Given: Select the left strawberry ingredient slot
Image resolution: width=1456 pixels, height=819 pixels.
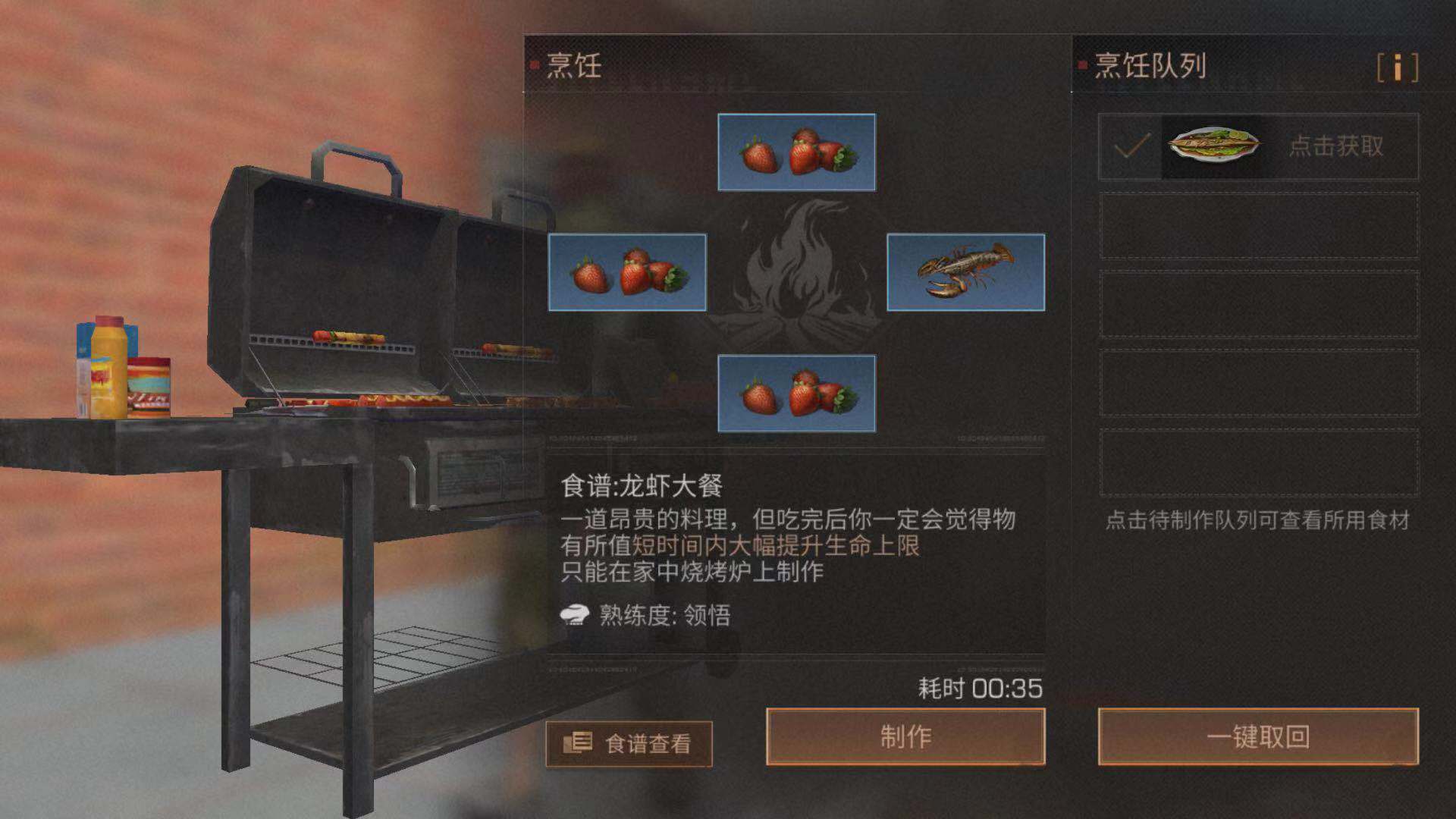Looking at the screenshot, I should point(628,272).
